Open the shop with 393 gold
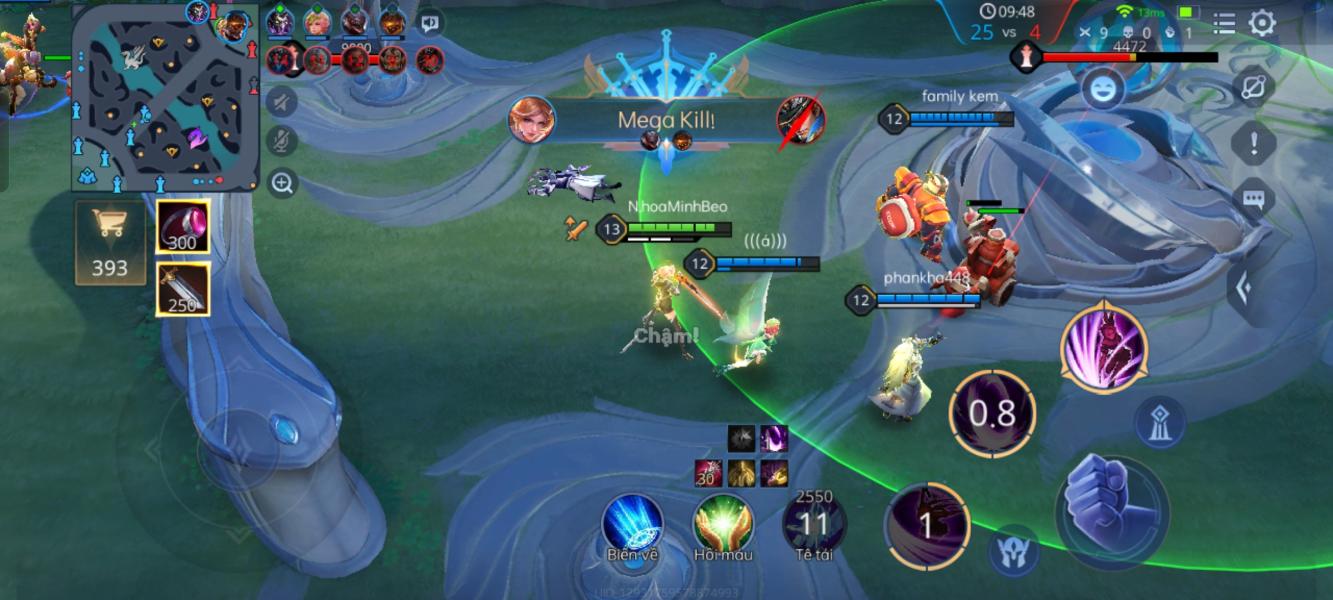This screenshot has height=600, width=1333. [110, 241]
